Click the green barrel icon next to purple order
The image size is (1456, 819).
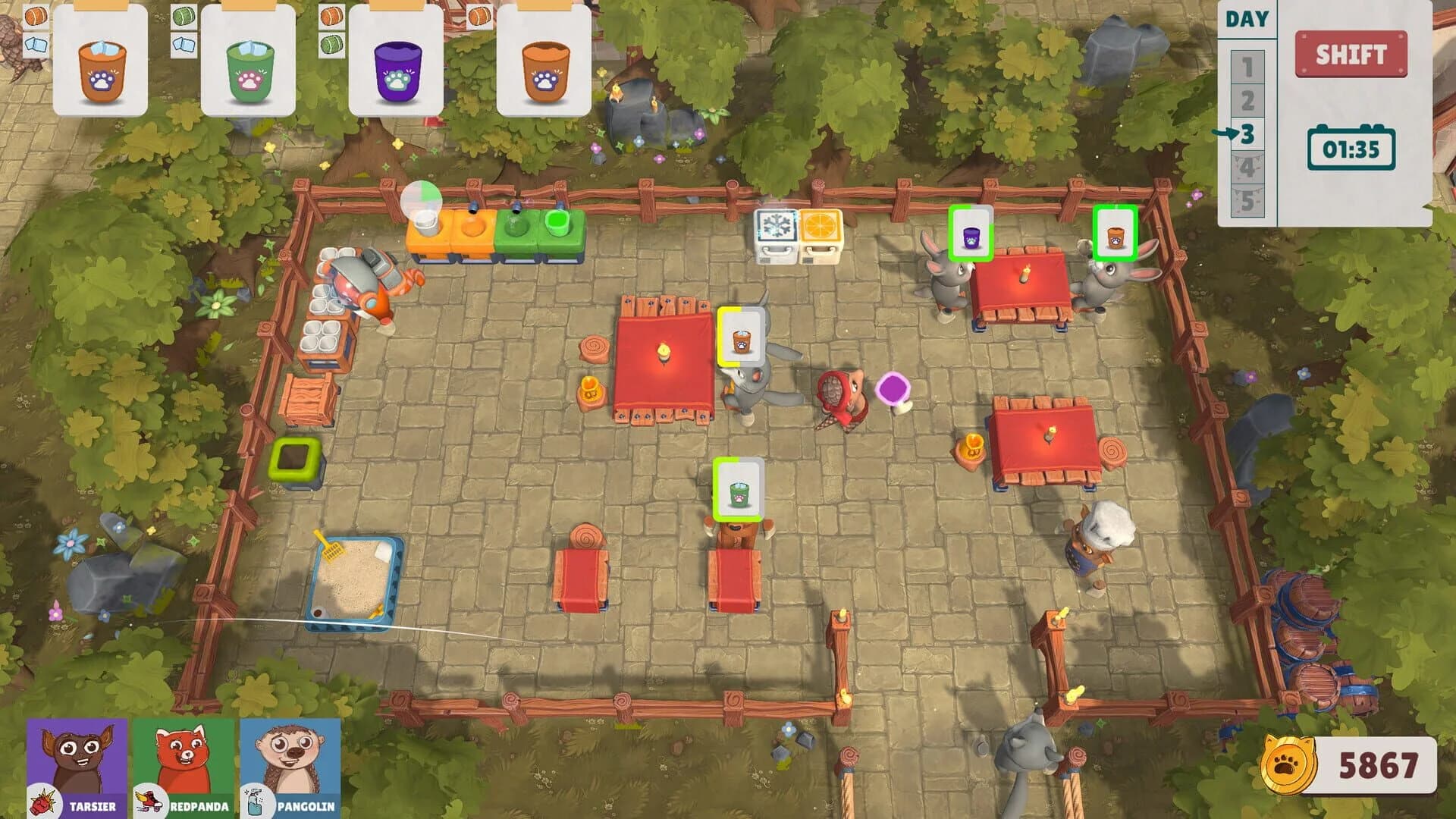[330, 45]
